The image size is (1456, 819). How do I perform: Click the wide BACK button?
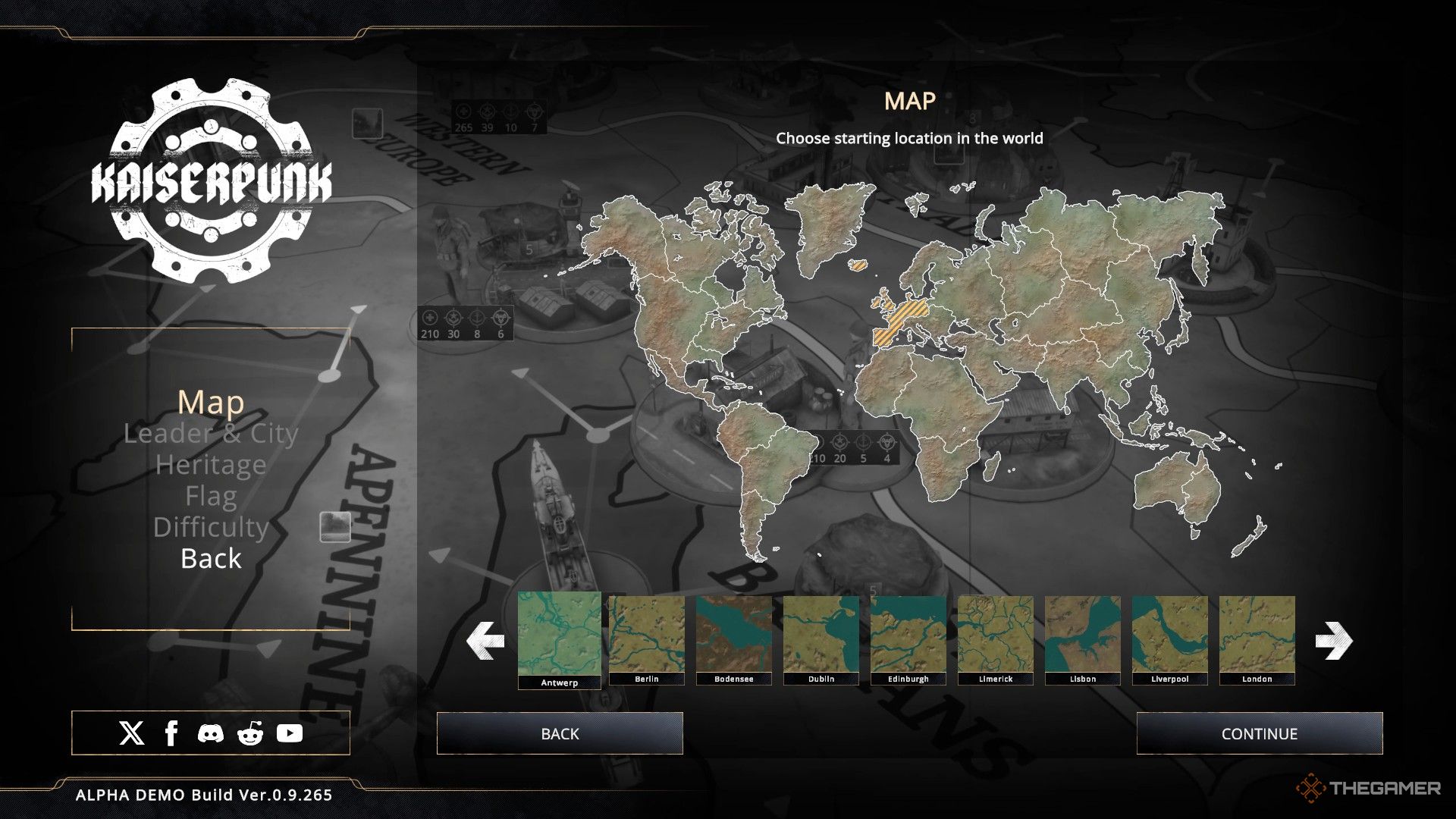[560, 733]
